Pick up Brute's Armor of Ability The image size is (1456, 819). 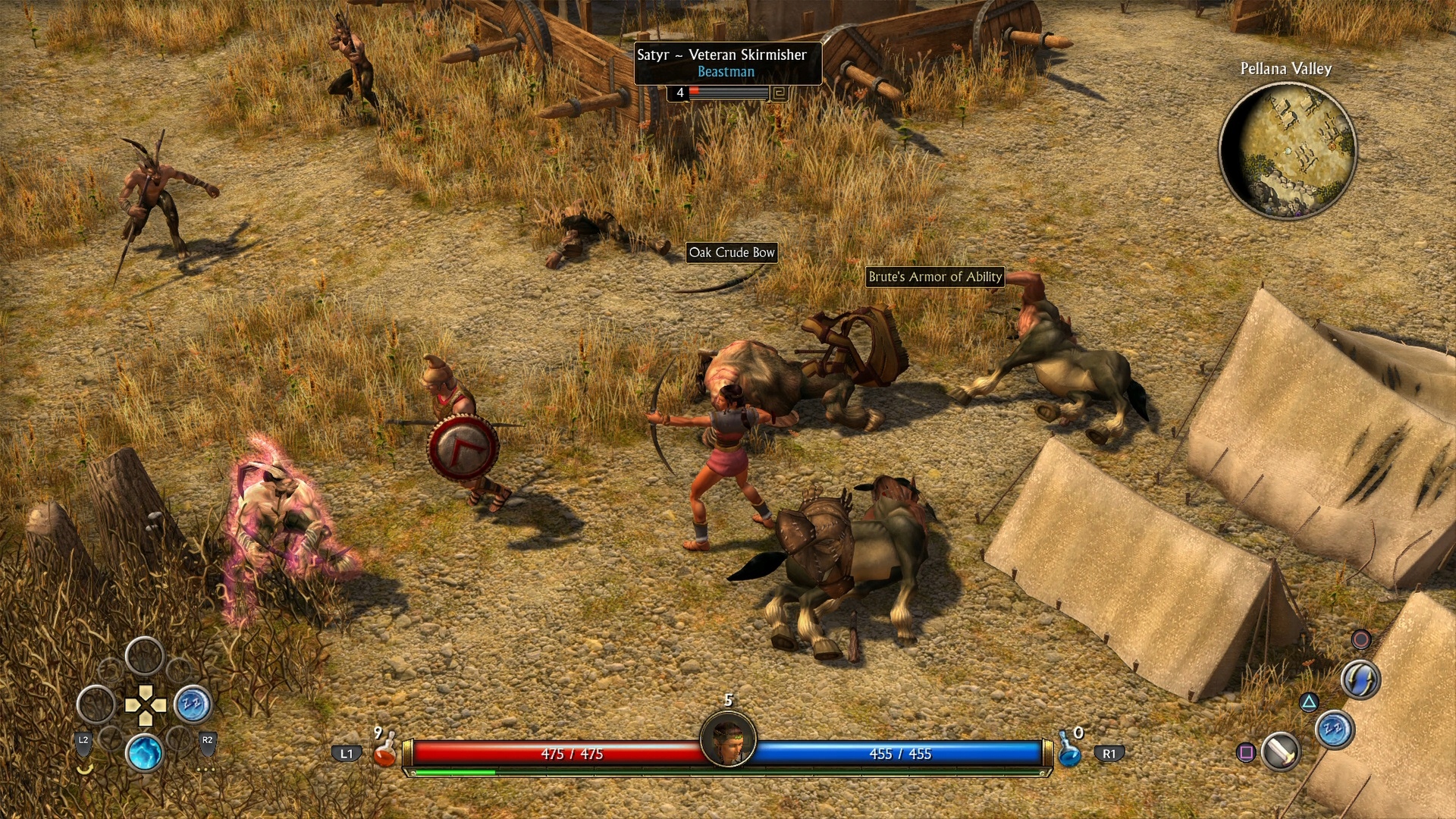(935, 278)
